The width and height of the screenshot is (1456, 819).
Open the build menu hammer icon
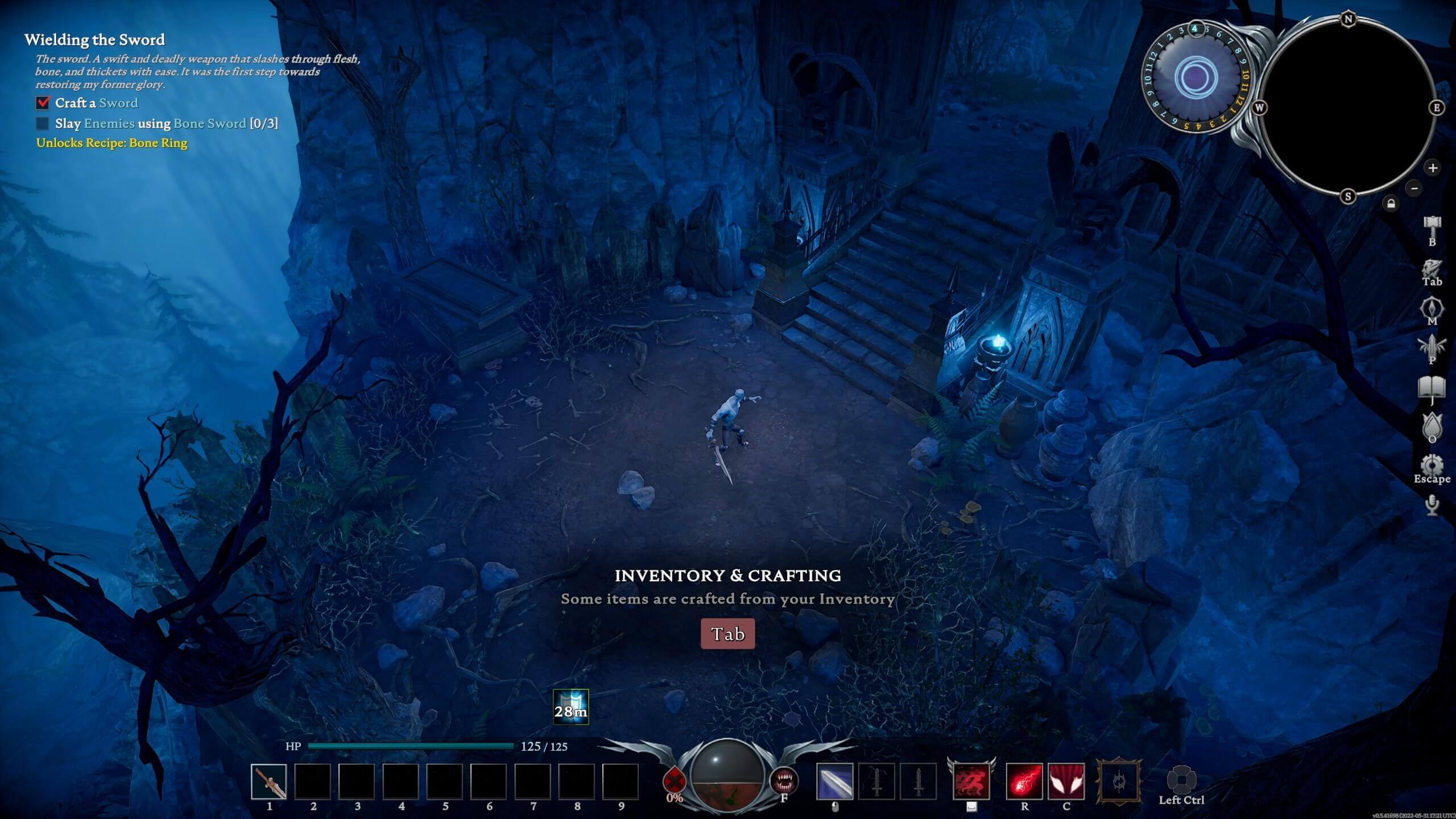[x=1432, y=225]
